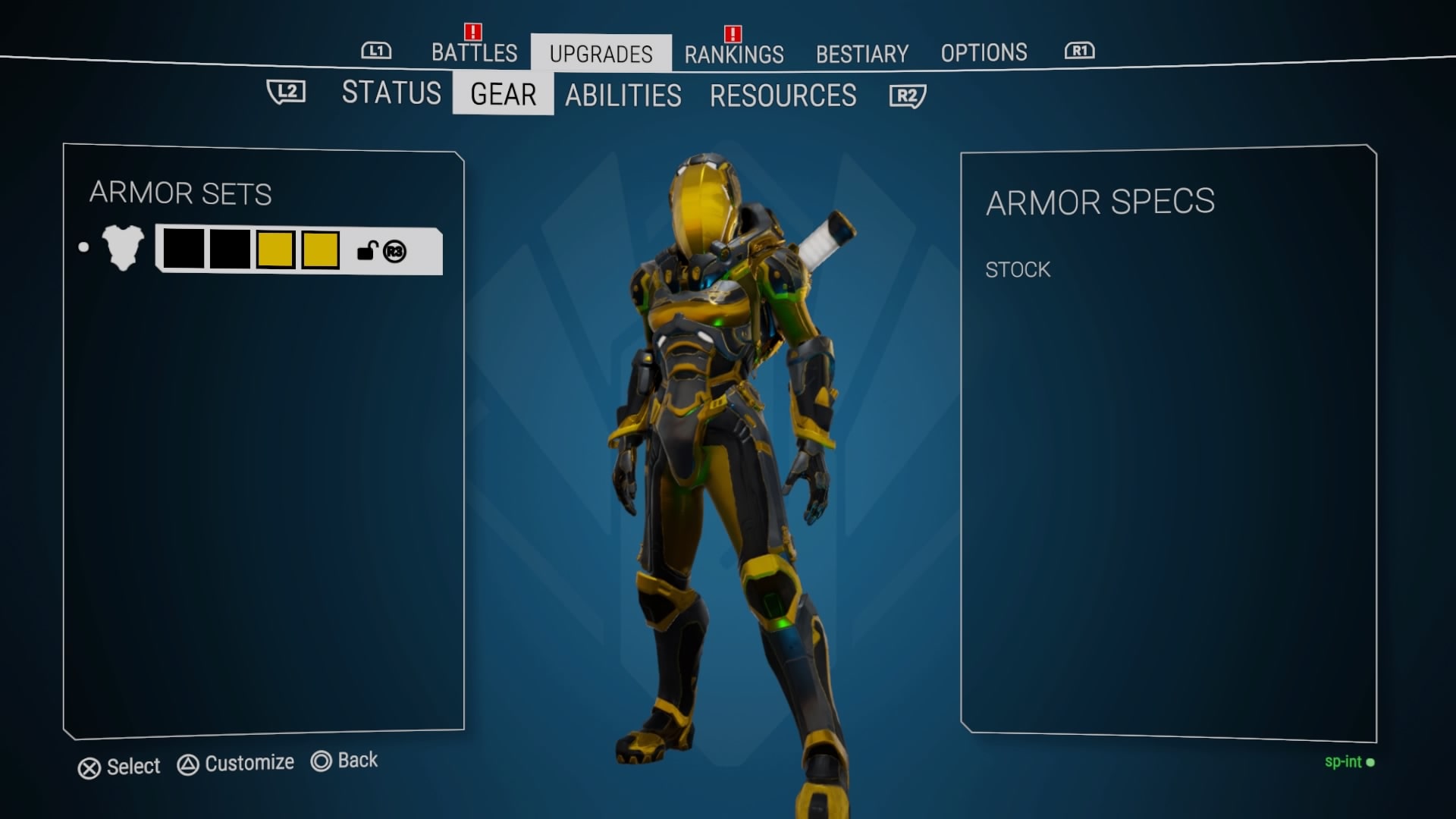Open the Upgrades tab

coord(601,53)
